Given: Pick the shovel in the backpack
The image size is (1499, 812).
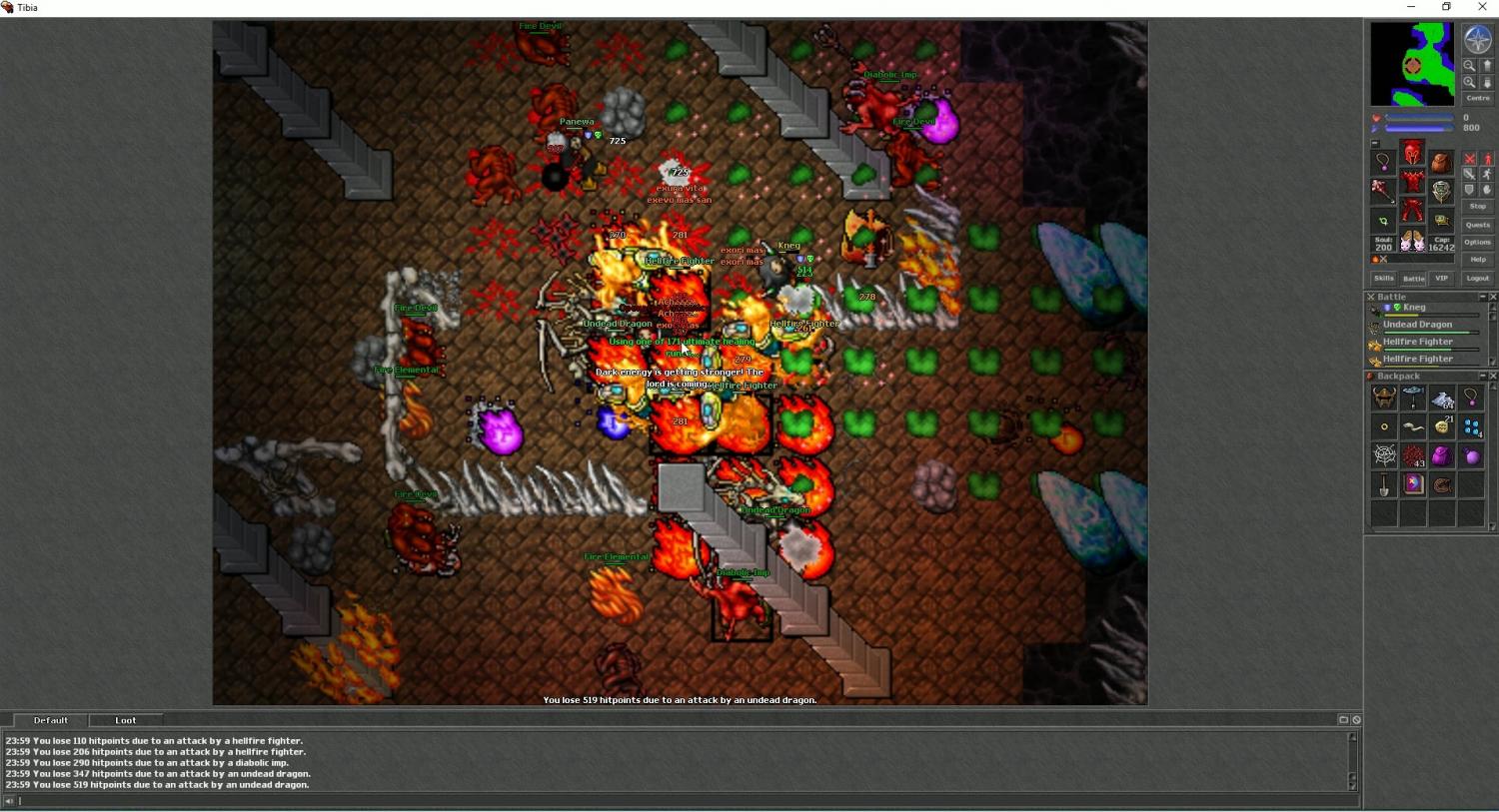Looking at the screenshot, I should tap(1384, 485).
